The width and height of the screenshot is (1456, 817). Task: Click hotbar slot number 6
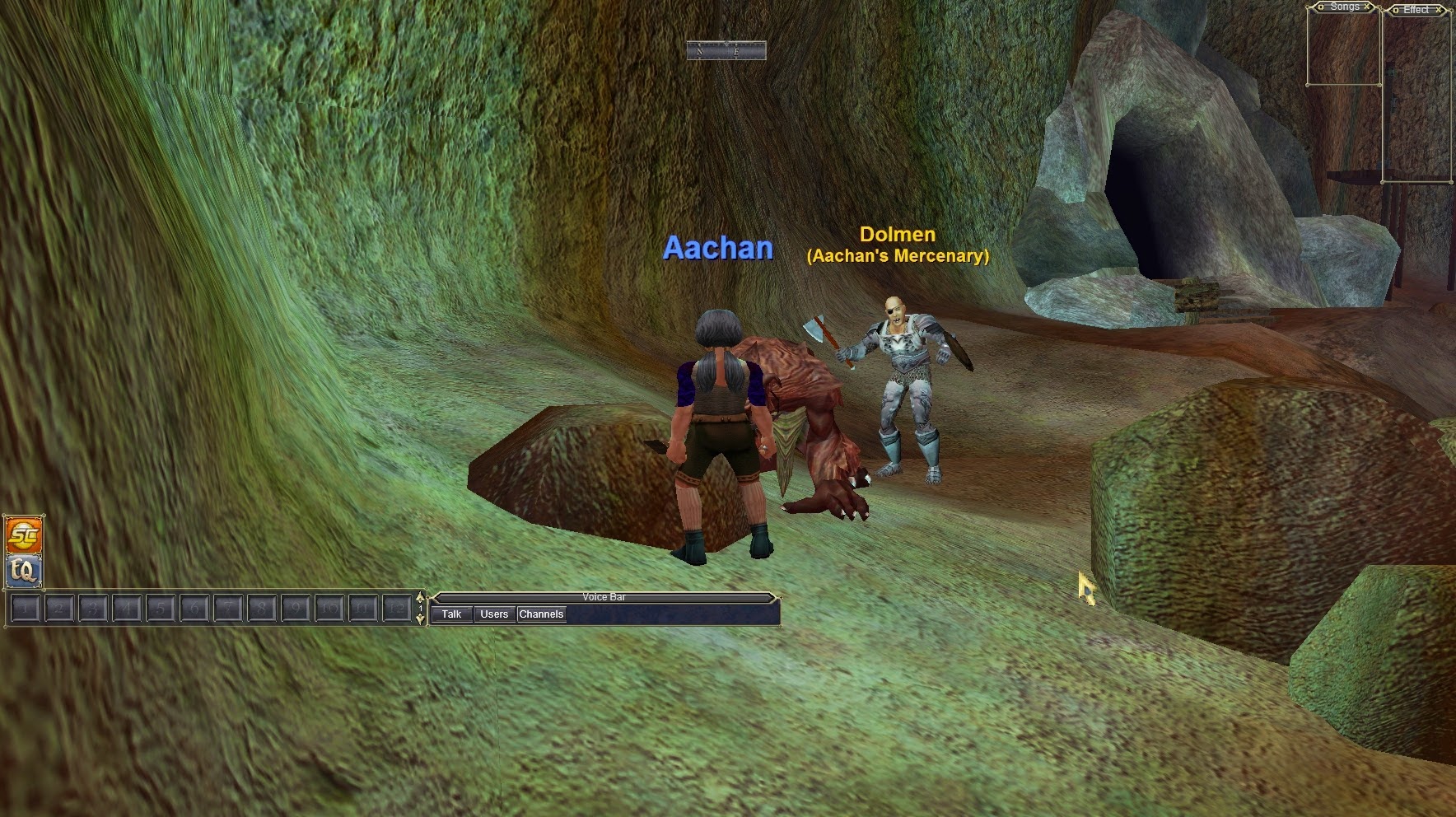[194, 609]
